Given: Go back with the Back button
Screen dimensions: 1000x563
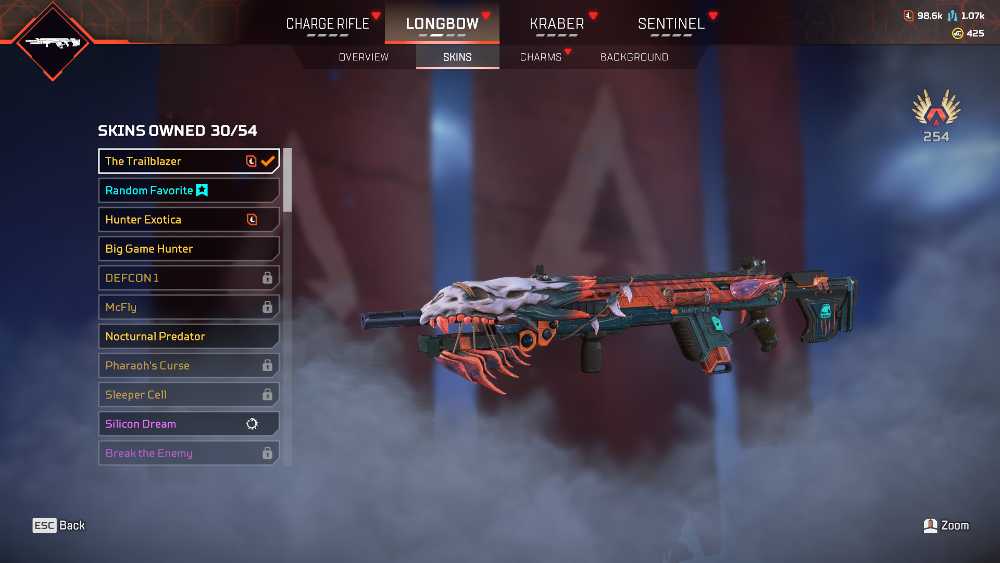Looking at the screenshot, I should (x=59, y=525).
